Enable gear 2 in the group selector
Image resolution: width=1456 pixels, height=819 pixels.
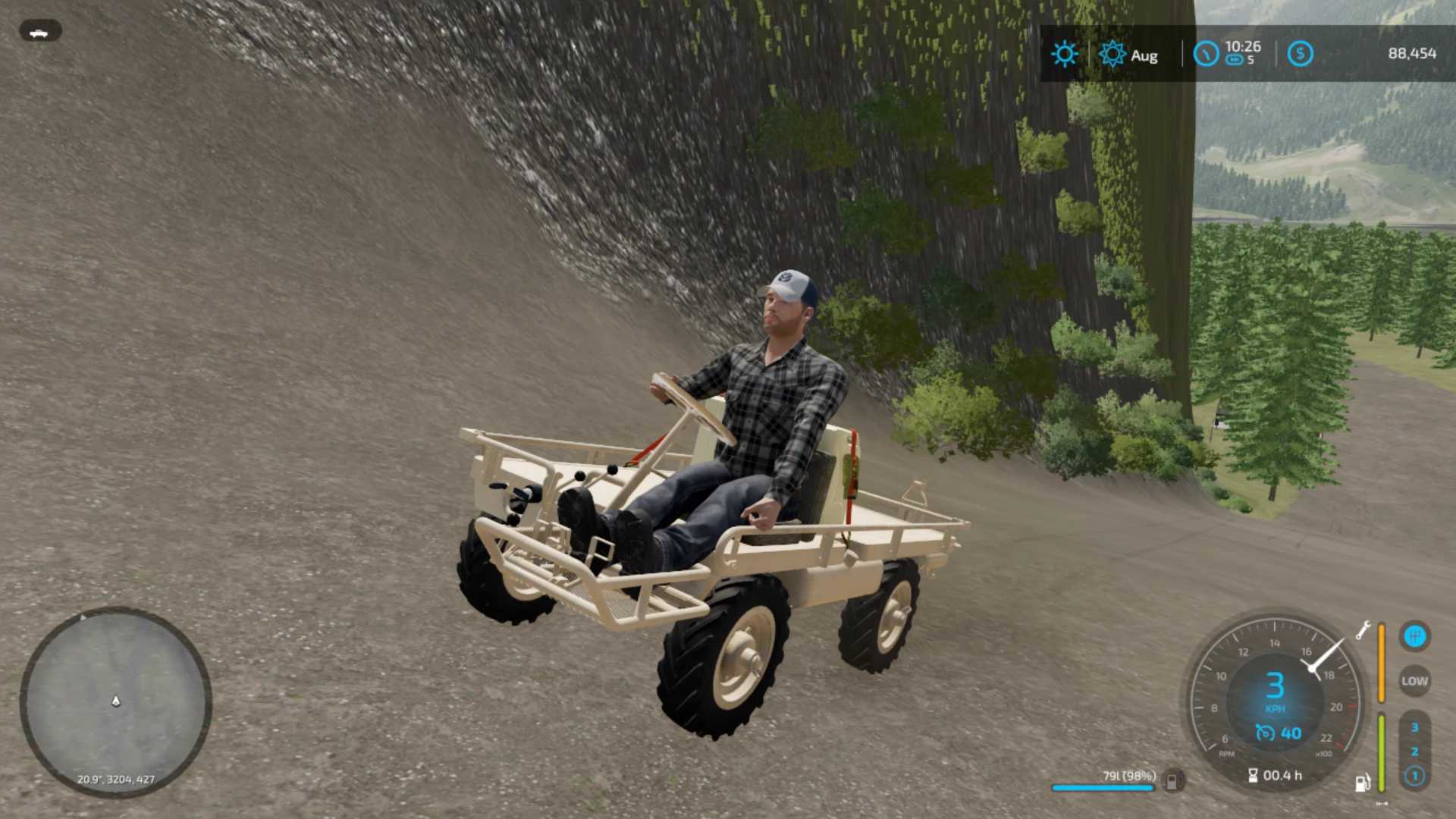[1415, 752]
